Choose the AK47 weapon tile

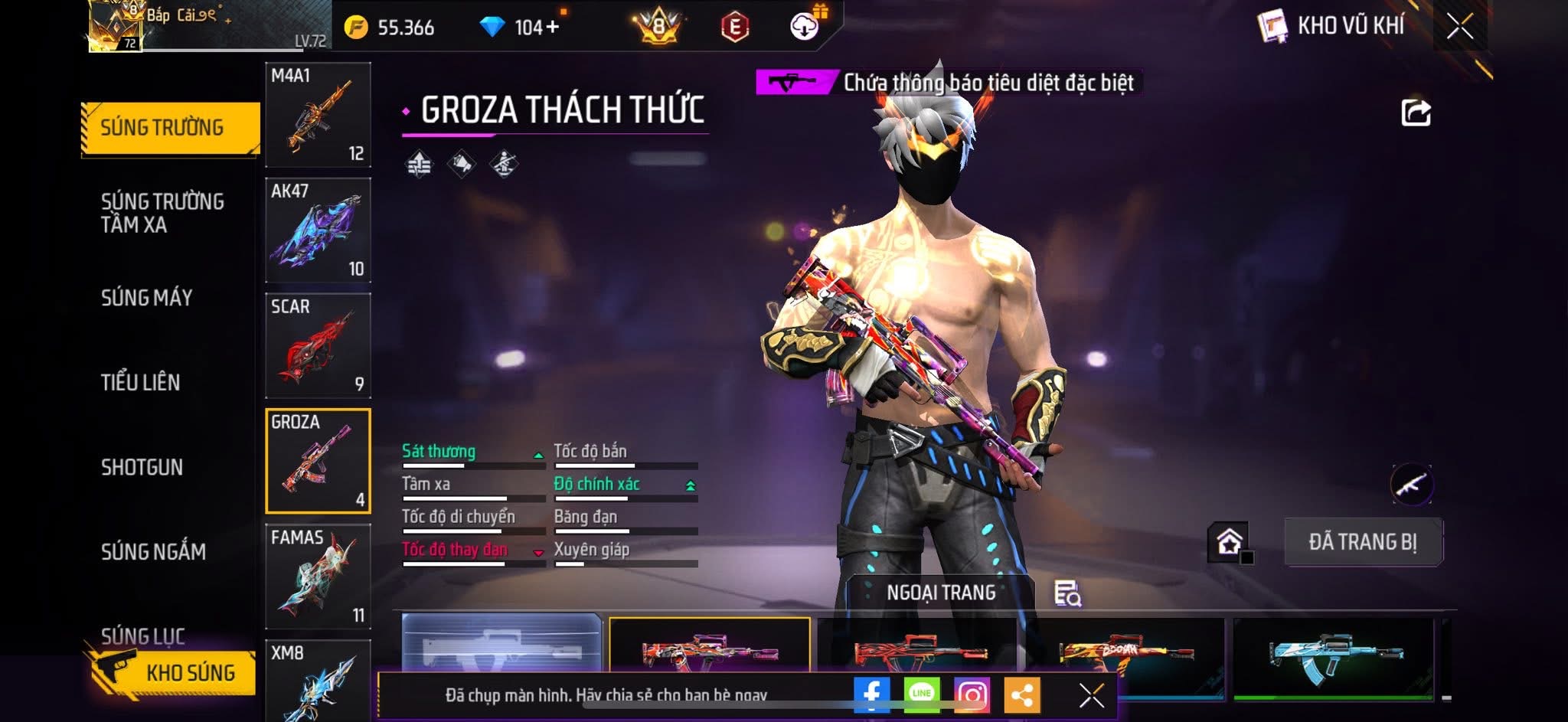[x=318, y=230]
